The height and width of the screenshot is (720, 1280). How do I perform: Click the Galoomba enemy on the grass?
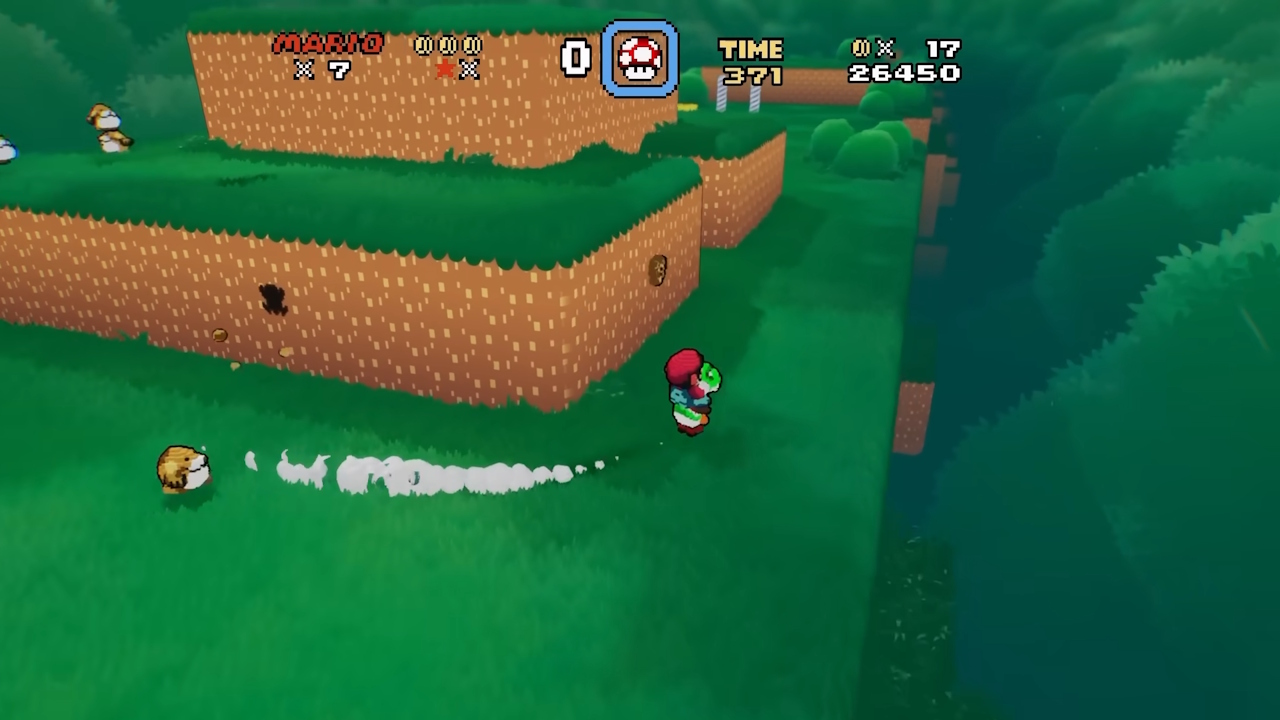pyautogui.click(x=183, y=468)
